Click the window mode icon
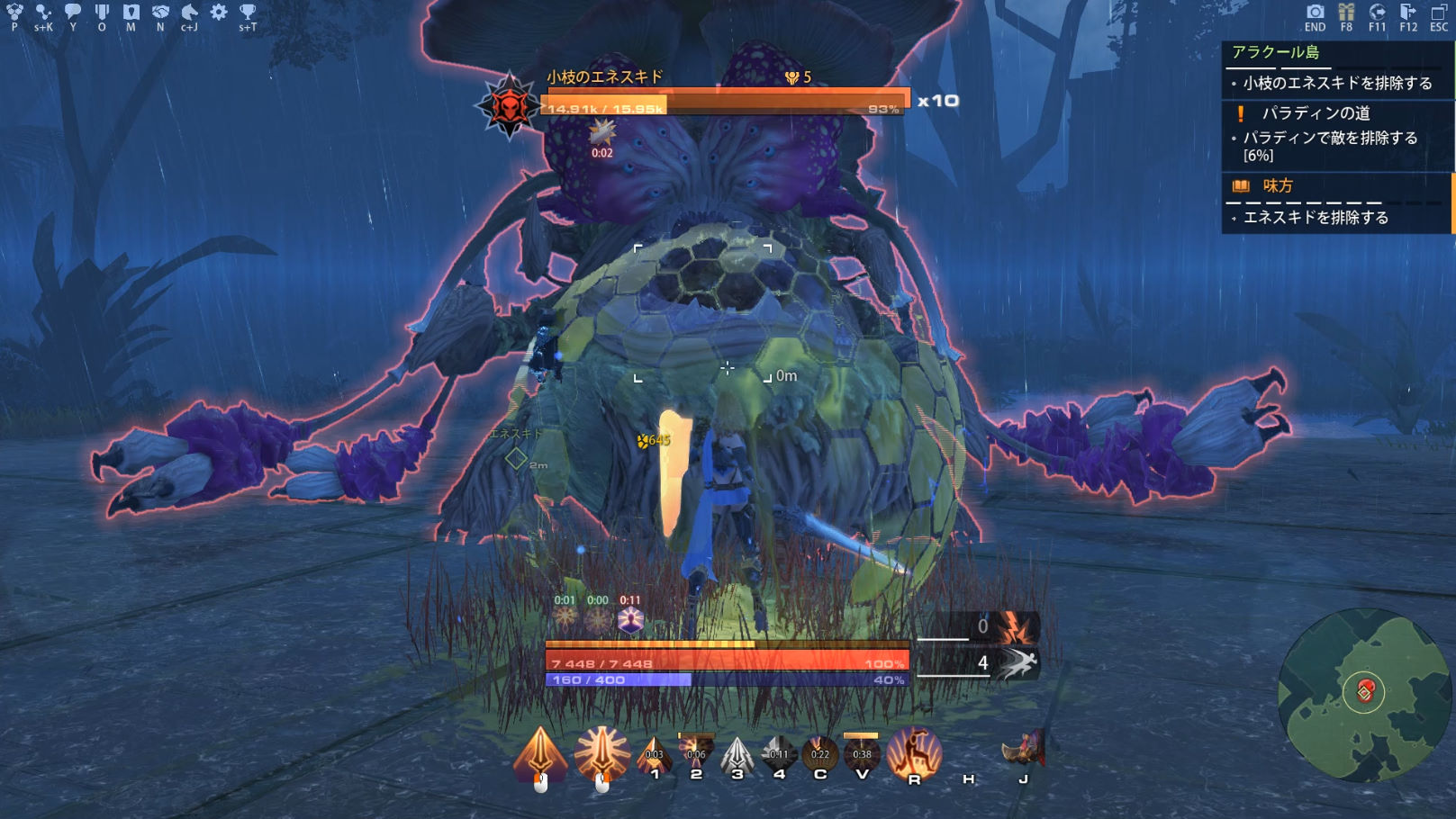The height and width of the screenshot is (819, 1456). [1439, 12]
